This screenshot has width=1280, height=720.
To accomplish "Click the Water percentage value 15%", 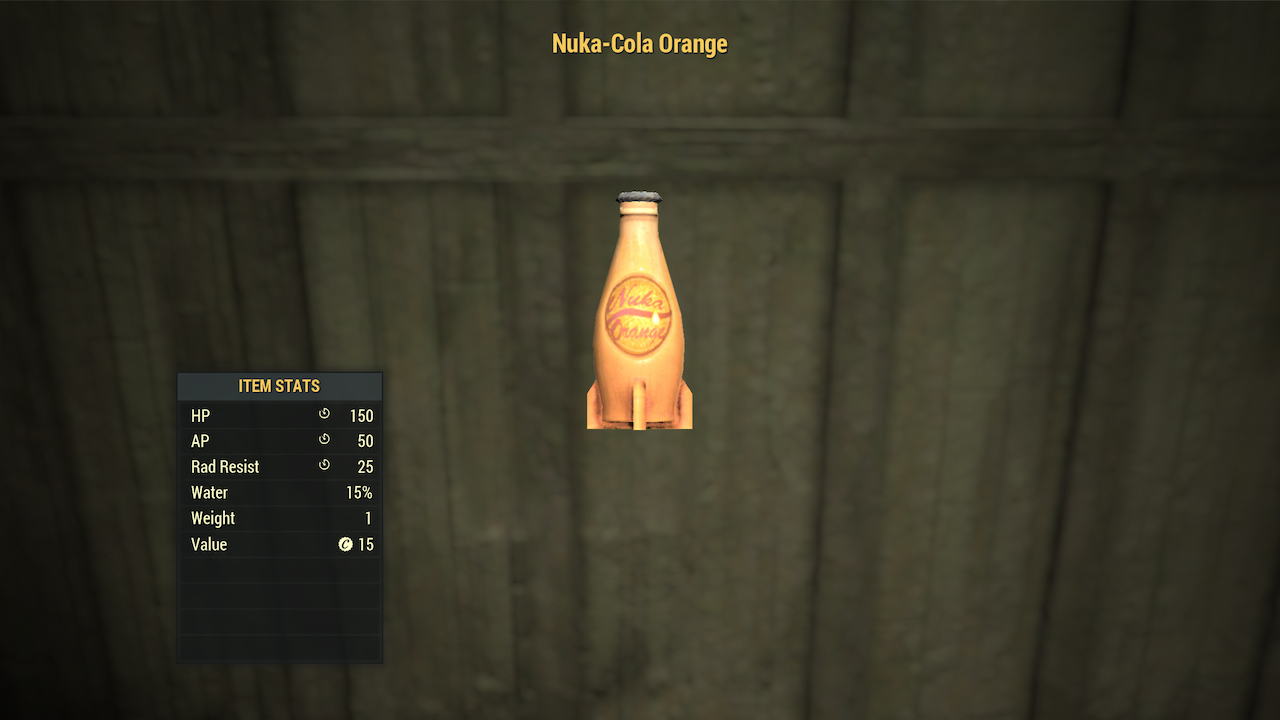I will click(x=361, y=492).
